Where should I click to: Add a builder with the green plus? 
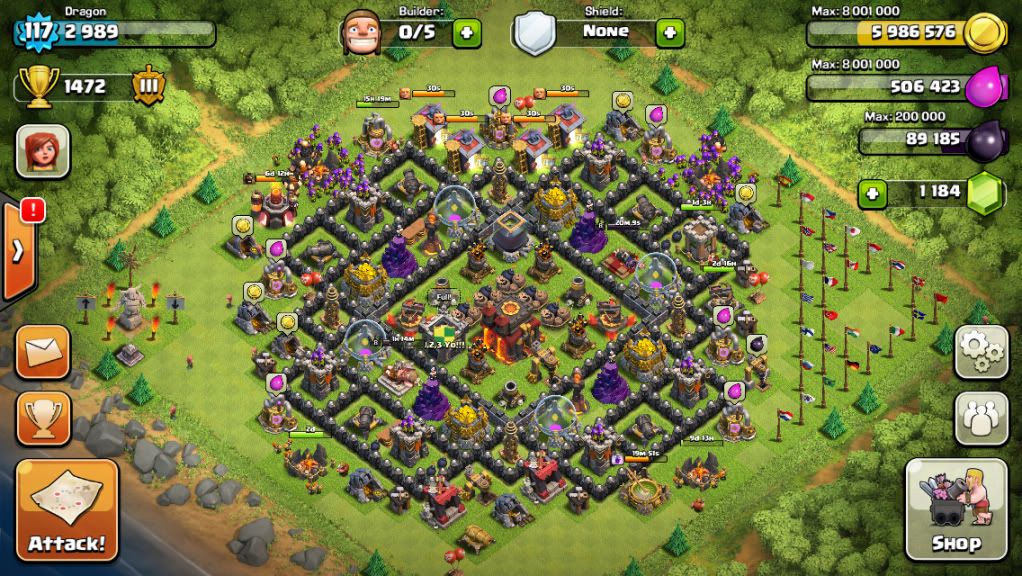tap(466, 32)
